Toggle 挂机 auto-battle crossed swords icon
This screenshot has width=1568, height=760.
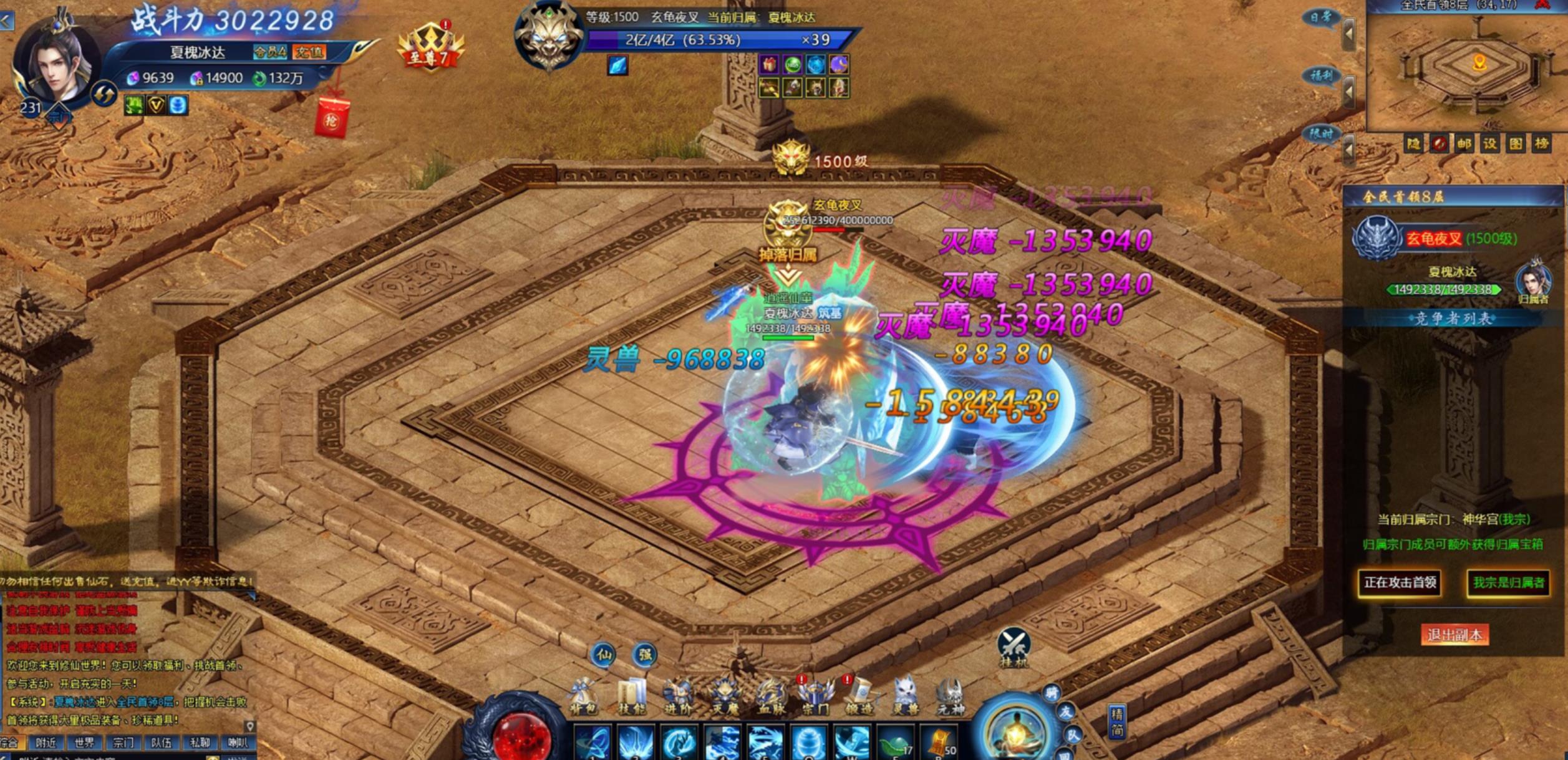tap(1014, 646)
